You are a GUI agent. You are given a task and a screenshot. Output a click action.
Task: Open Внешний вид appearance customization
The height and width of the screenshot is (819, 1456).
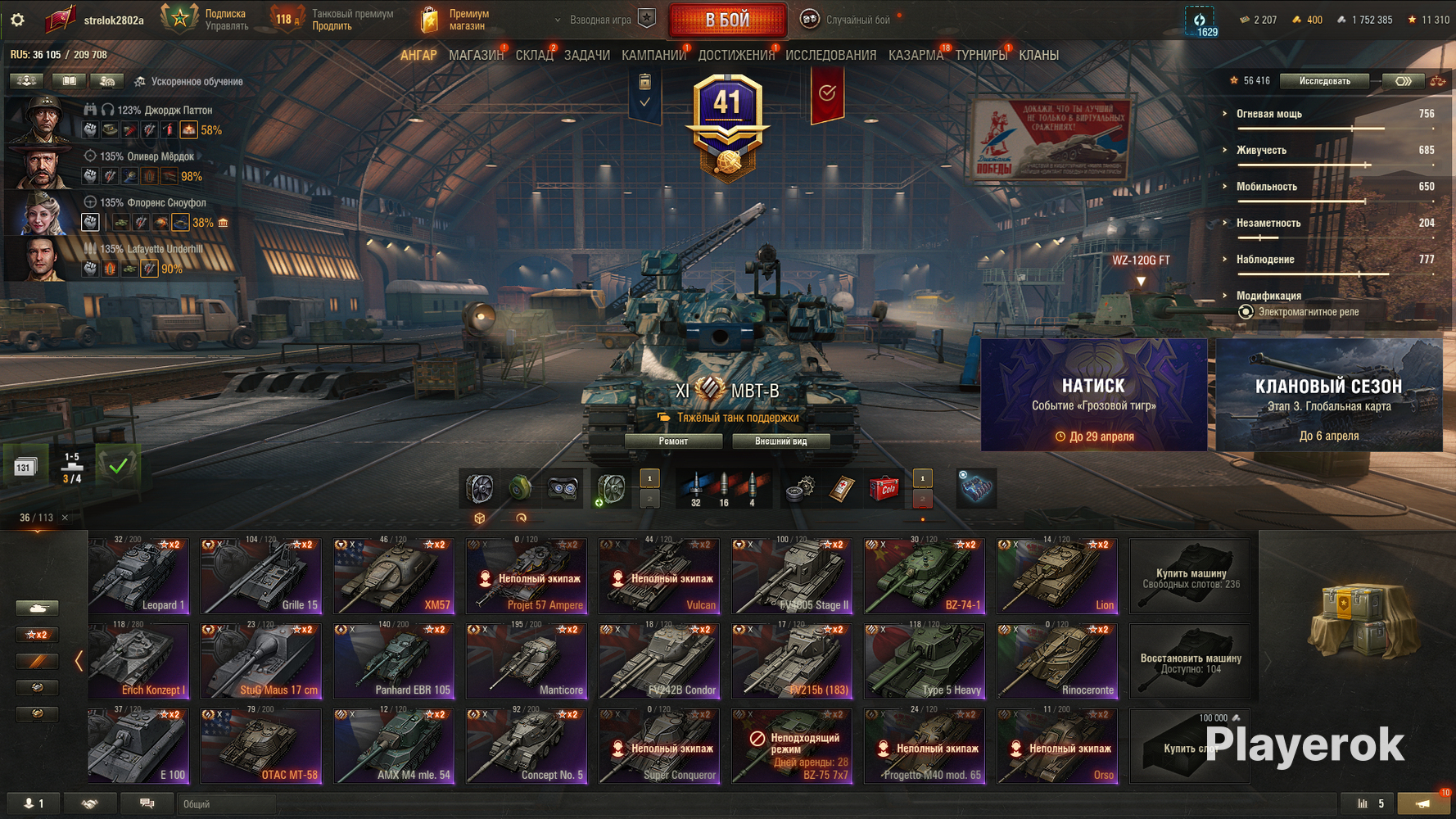tap(780, 441)
